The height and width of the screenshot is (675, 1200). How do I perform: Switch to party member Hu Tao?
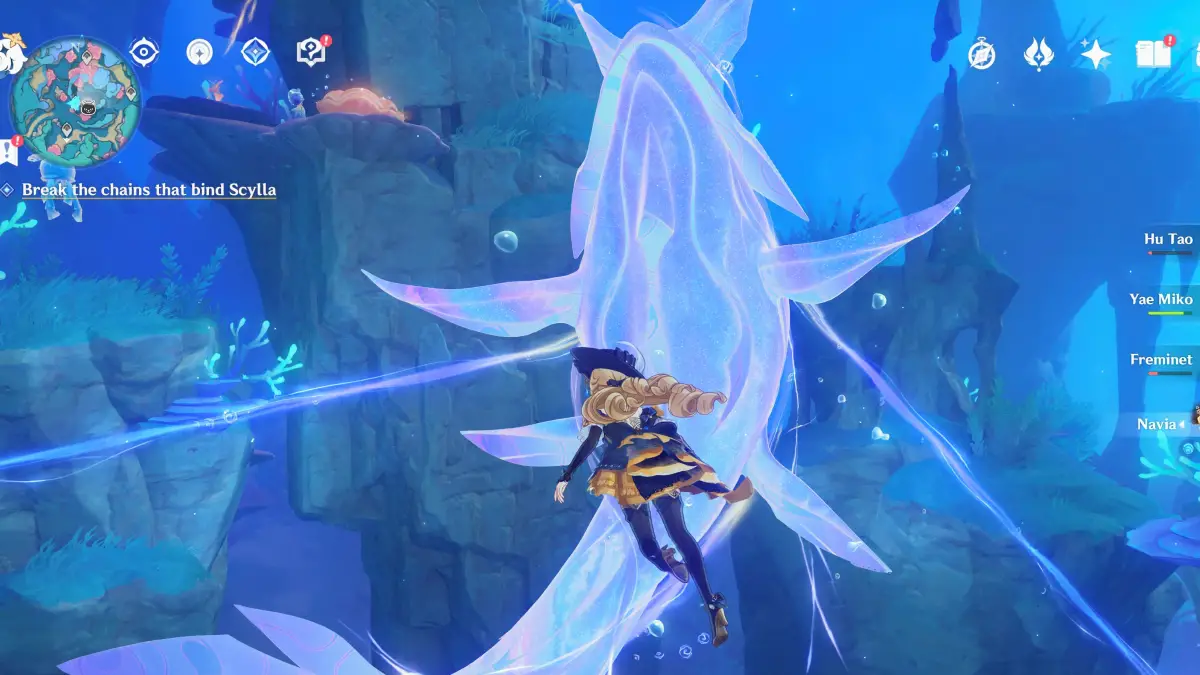1168,240
